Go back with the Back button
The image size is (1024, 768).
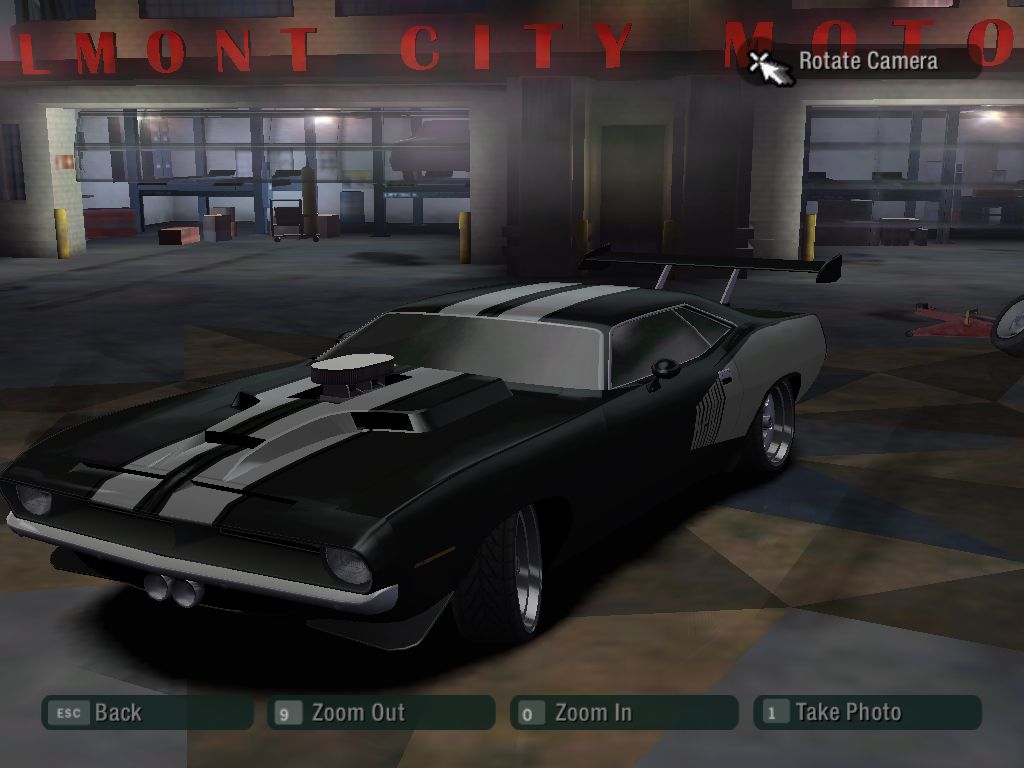146,713
